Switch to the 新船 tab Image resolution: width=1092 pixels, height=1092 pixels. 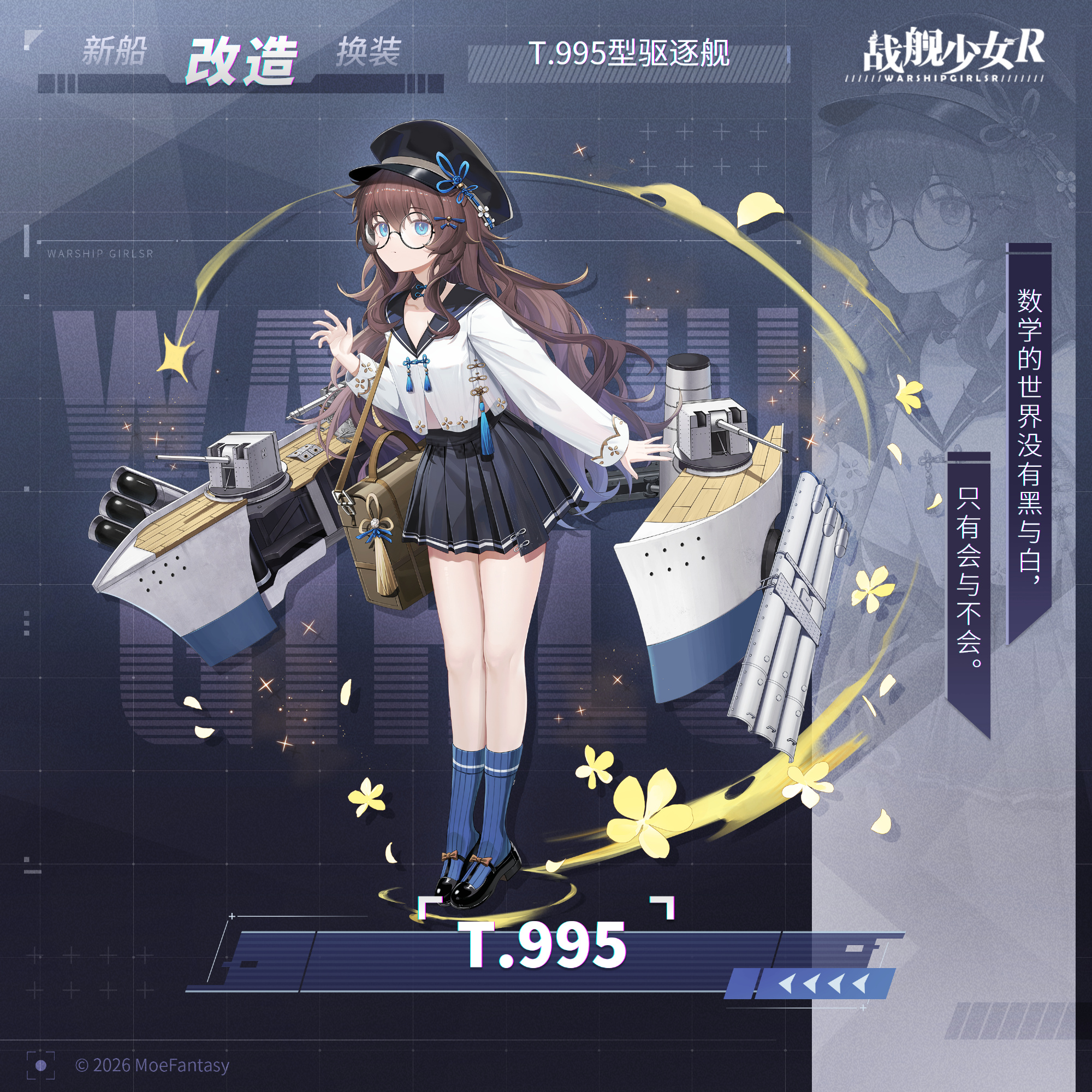114,51
